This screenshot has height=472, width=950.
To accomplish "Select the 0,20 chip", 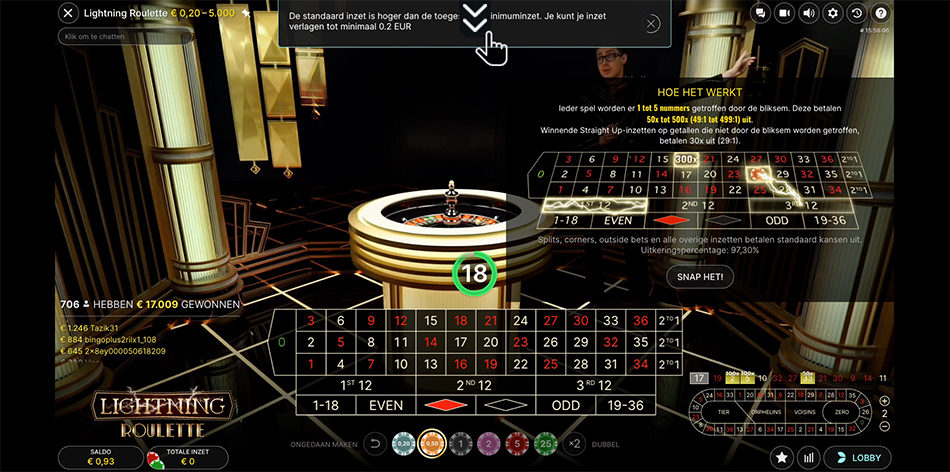I will click(404, 443).
